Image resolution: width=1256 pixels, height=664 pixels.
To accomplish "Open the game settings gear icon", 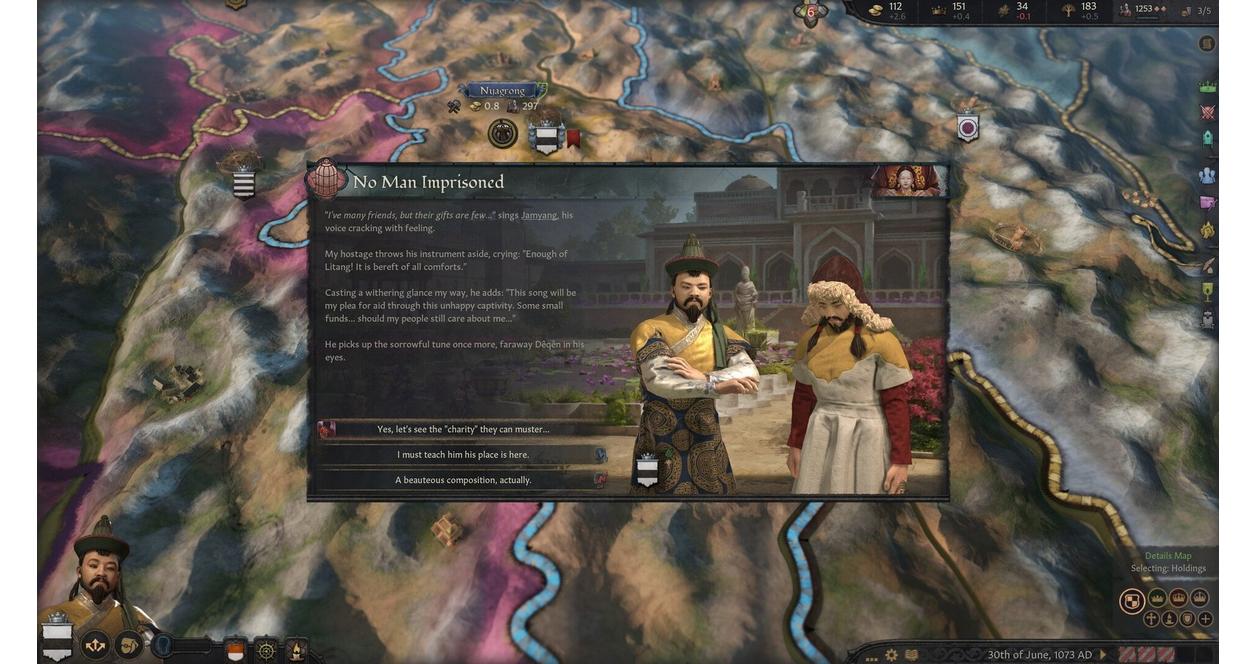I will (891, 655).
